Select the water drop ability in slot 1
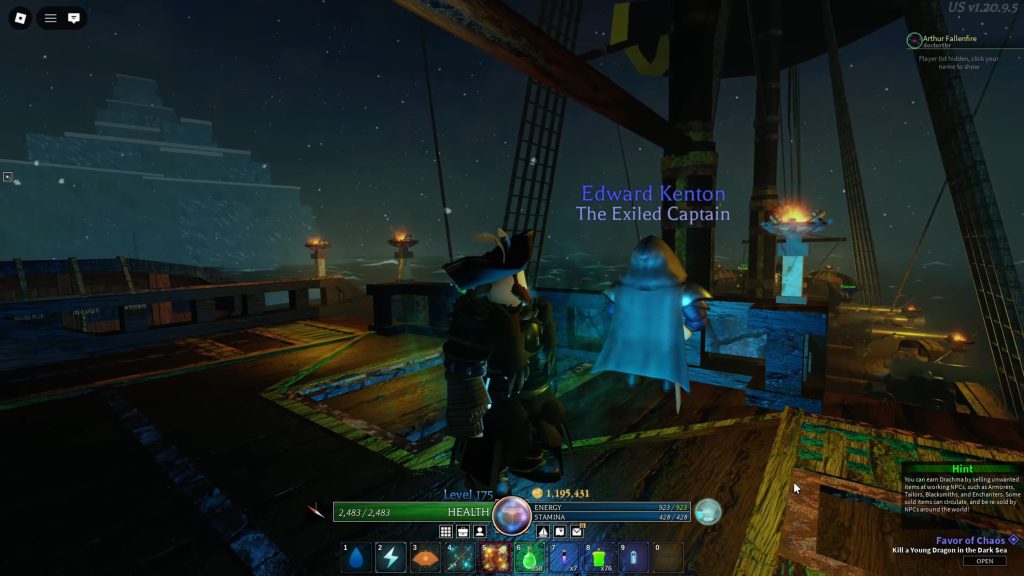The height and width of the screenshot is (576, 1024). coord(356,557)
